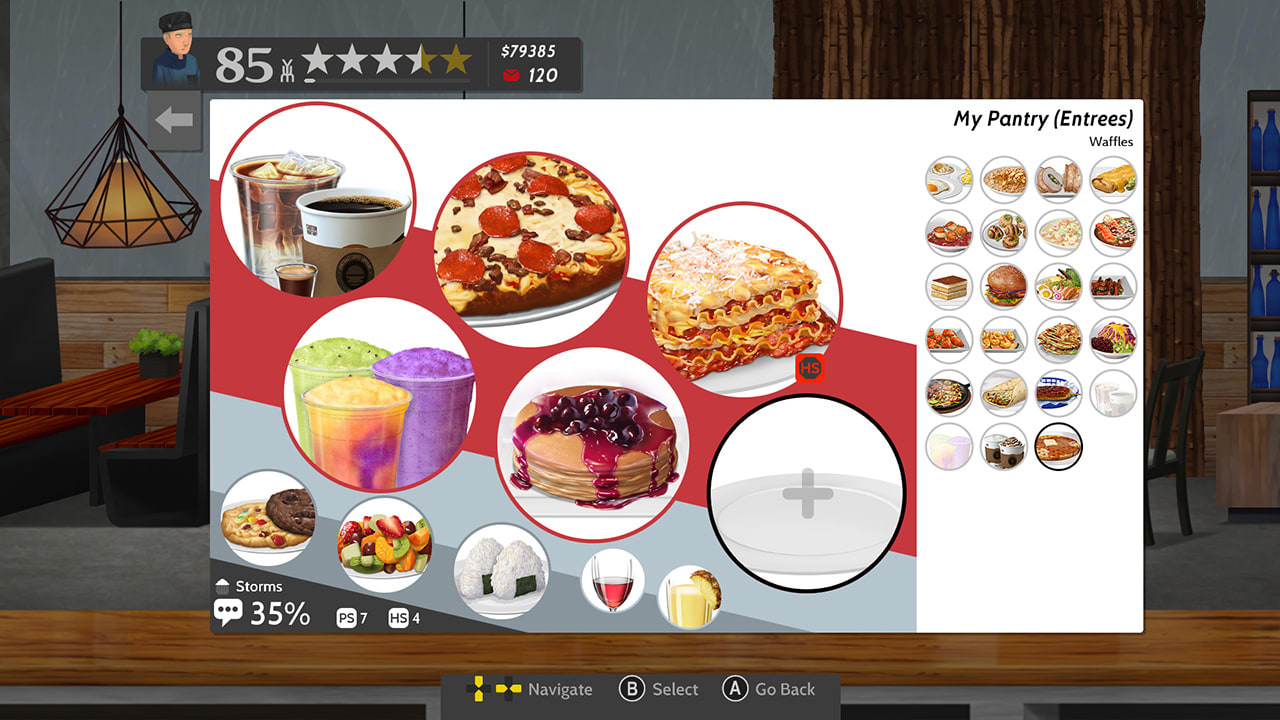Pick the ramen bowl from the pantry grid
This screenshot has height=720, width=1280.
1058,287
